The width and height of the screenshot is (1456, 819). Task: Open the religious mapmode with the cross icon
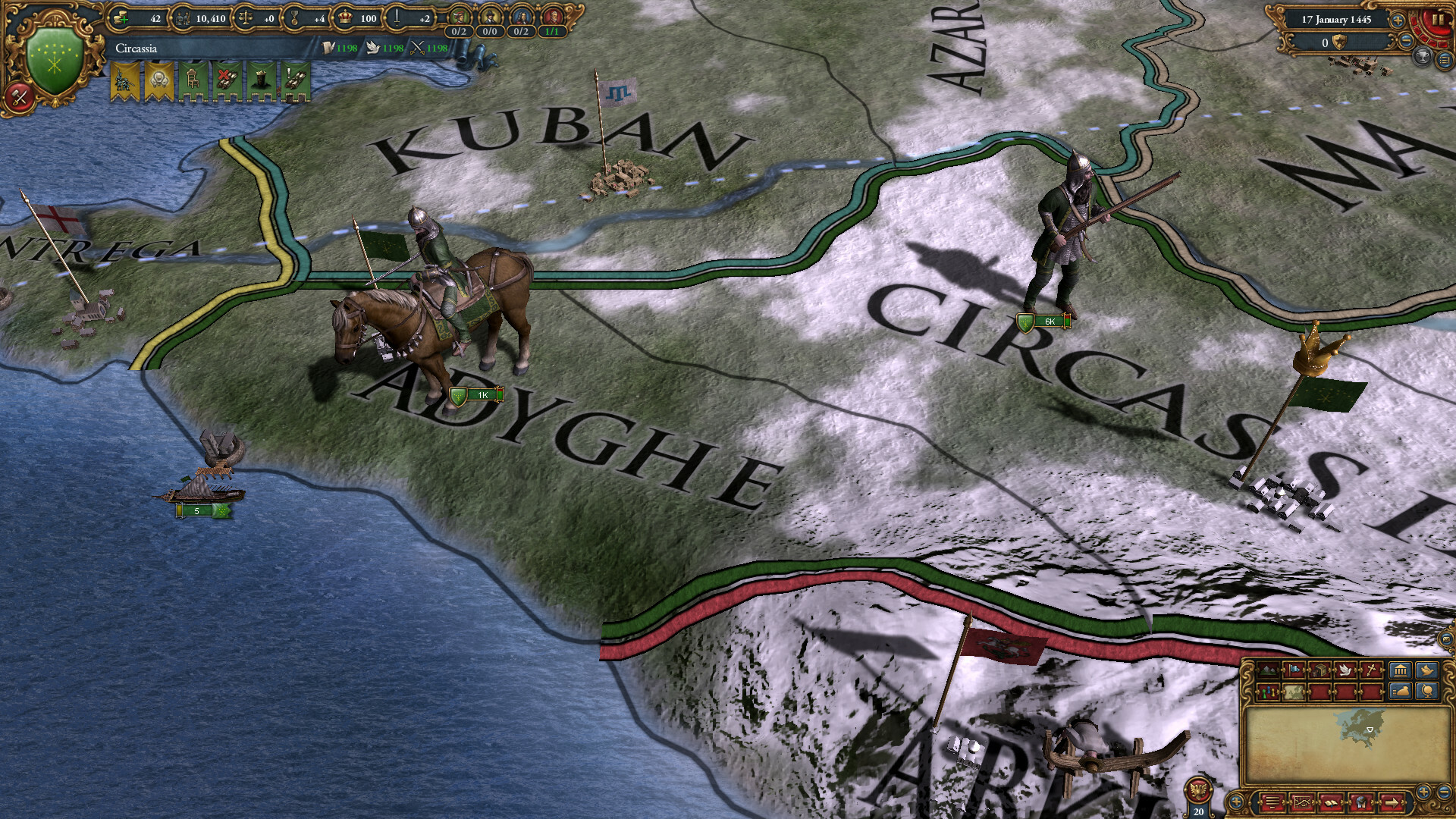point(1371,670)
